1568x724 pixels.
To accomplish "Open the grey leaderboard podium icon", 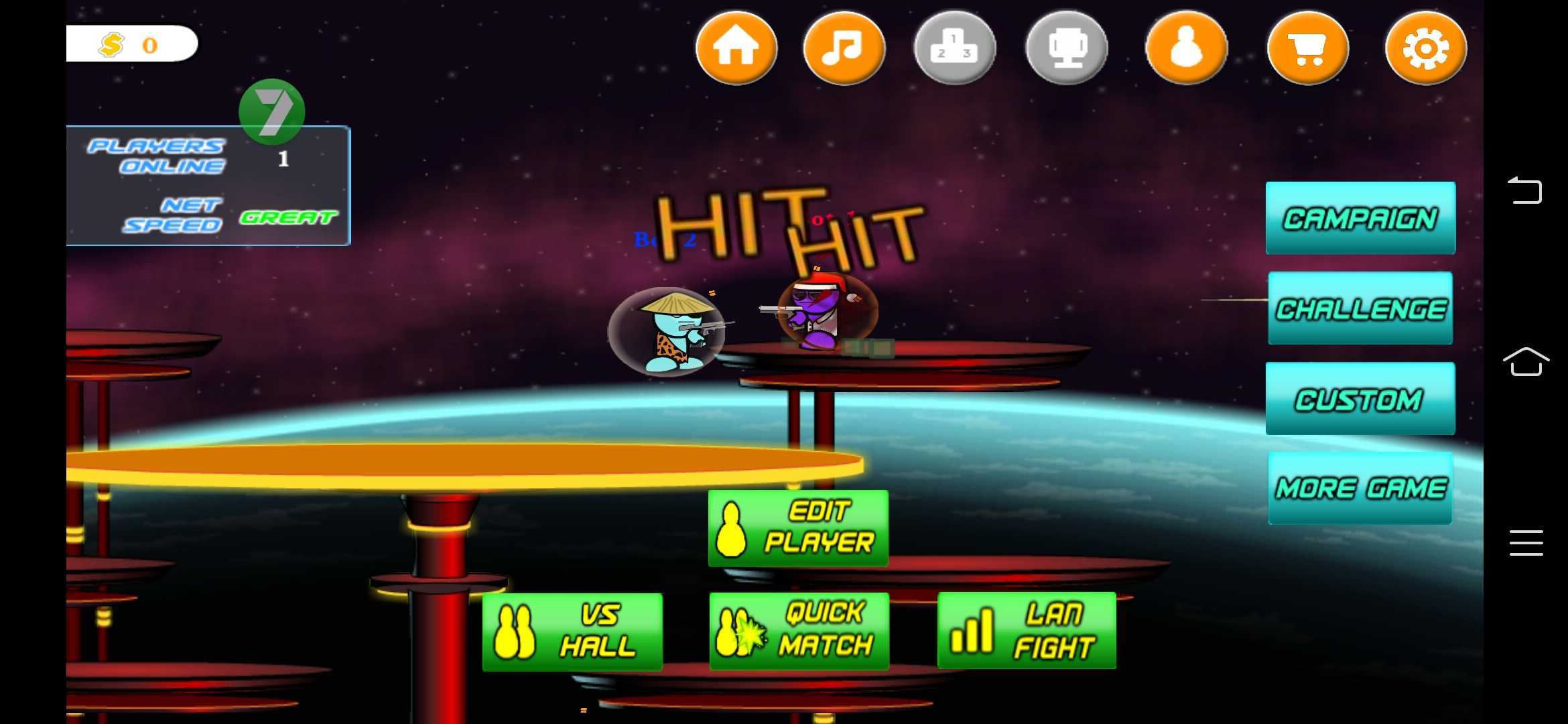I will 955,48.
